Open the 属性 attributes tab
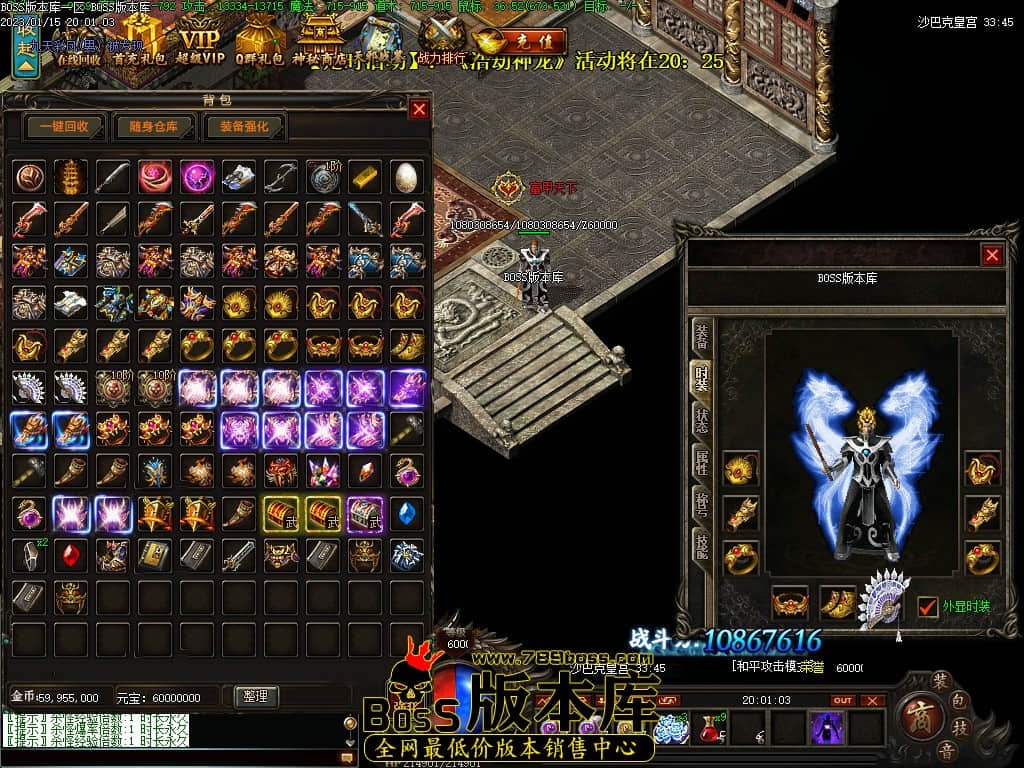 click(x=703, y=463)
